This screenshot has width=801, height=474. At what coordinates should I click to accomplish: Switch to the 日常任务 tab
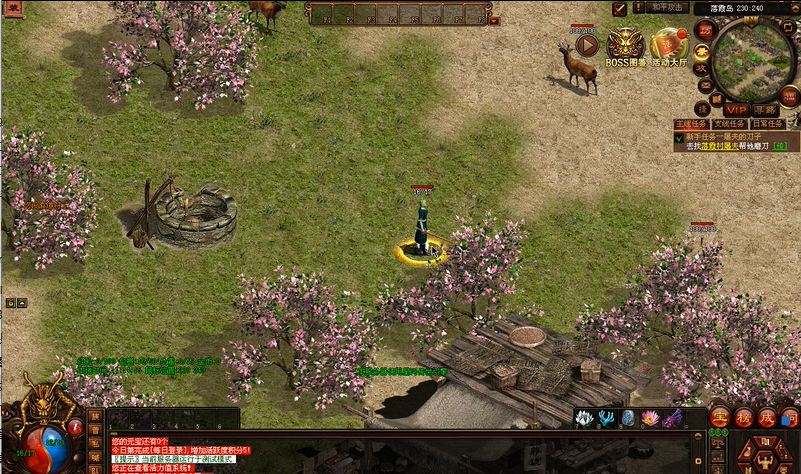tap(767, 124)
